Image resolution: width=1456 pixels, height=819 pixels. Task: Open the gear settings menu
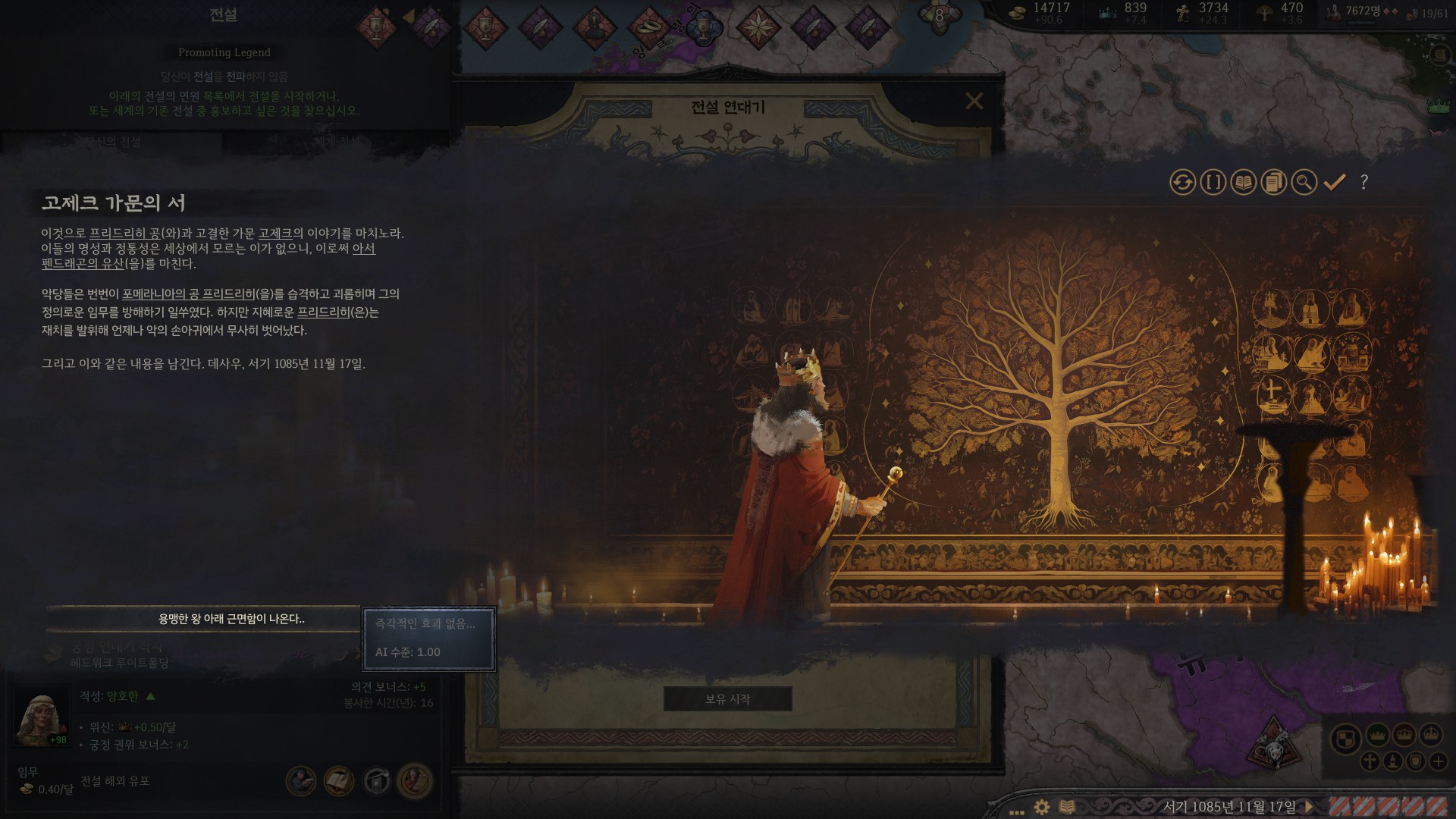tap(1042, 807)
